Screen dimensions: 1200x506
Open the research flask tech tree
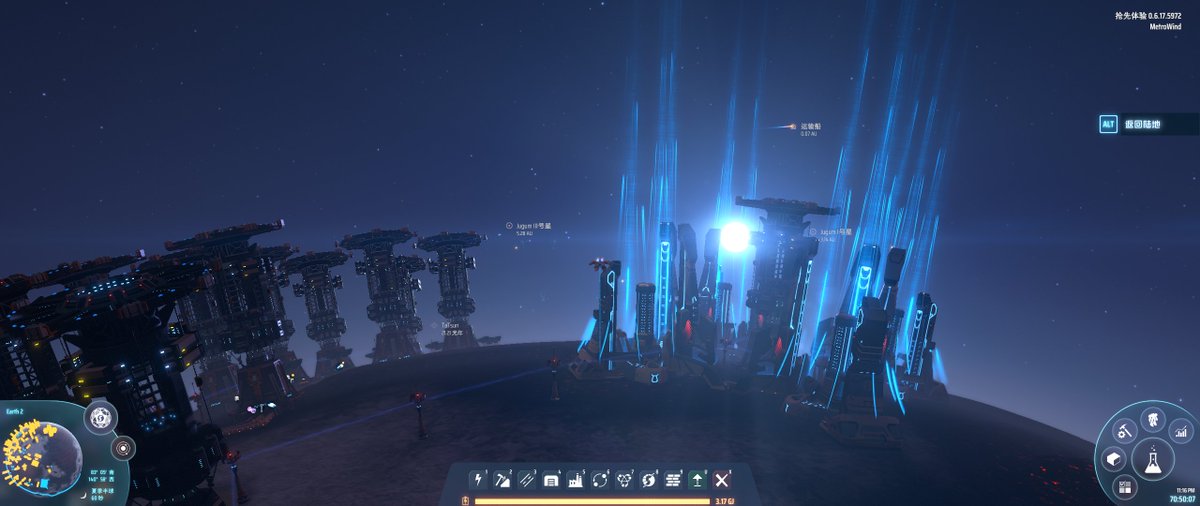click(x=1153, y=458)
